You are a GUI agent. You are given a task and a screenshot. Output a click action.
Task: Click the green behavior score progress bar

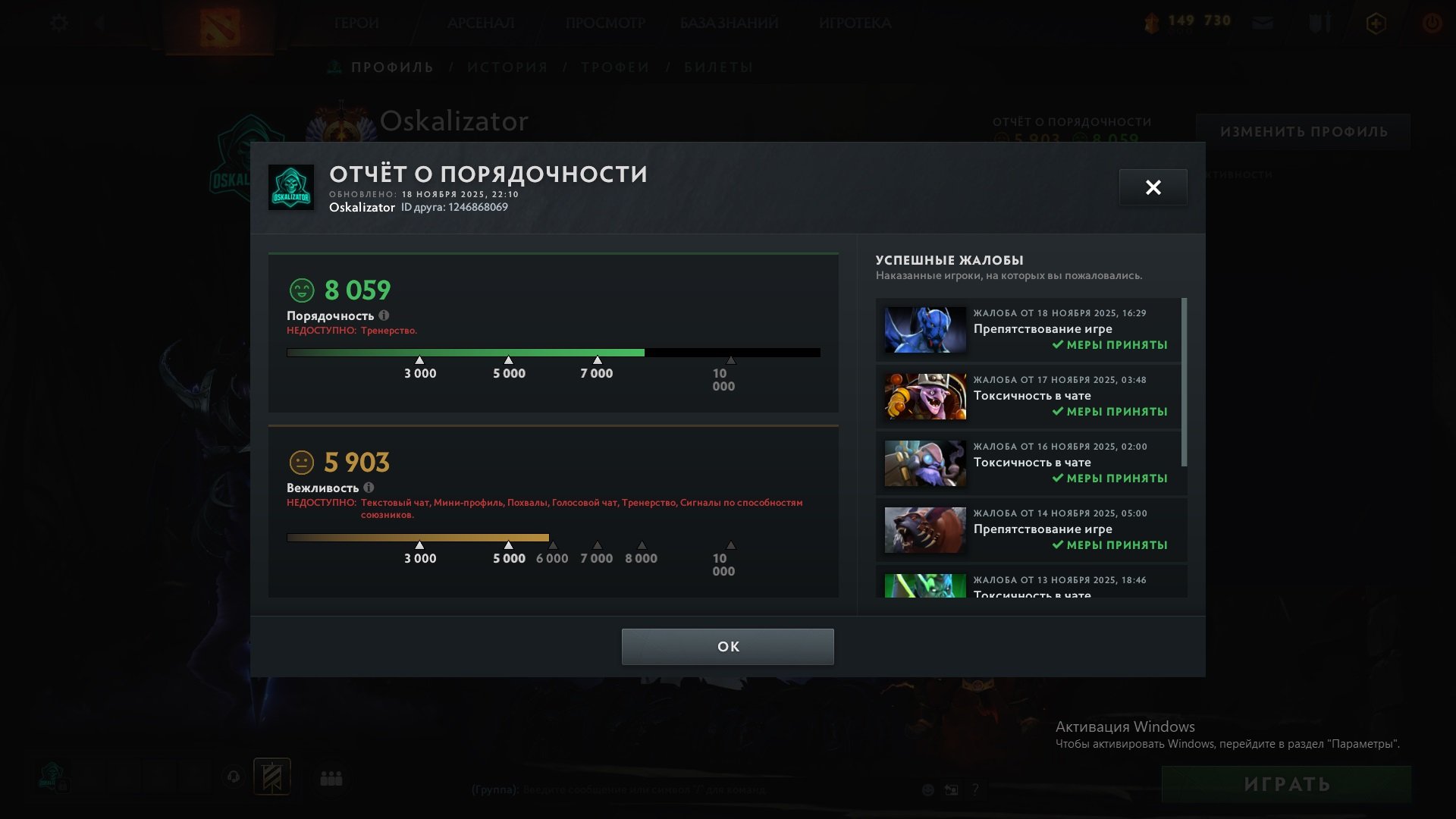coord(464,351)
